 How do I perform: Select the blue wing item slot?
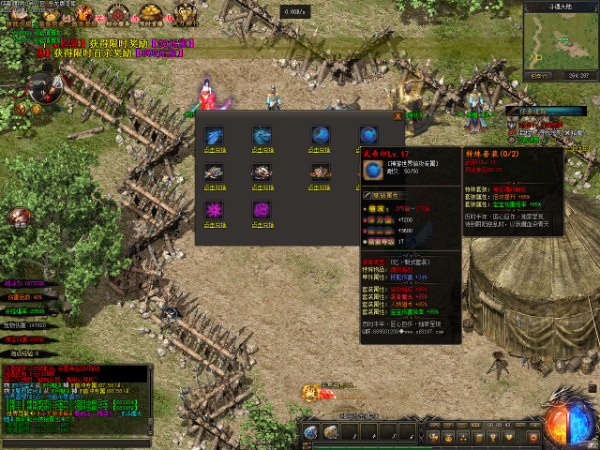tap(214, 135)
